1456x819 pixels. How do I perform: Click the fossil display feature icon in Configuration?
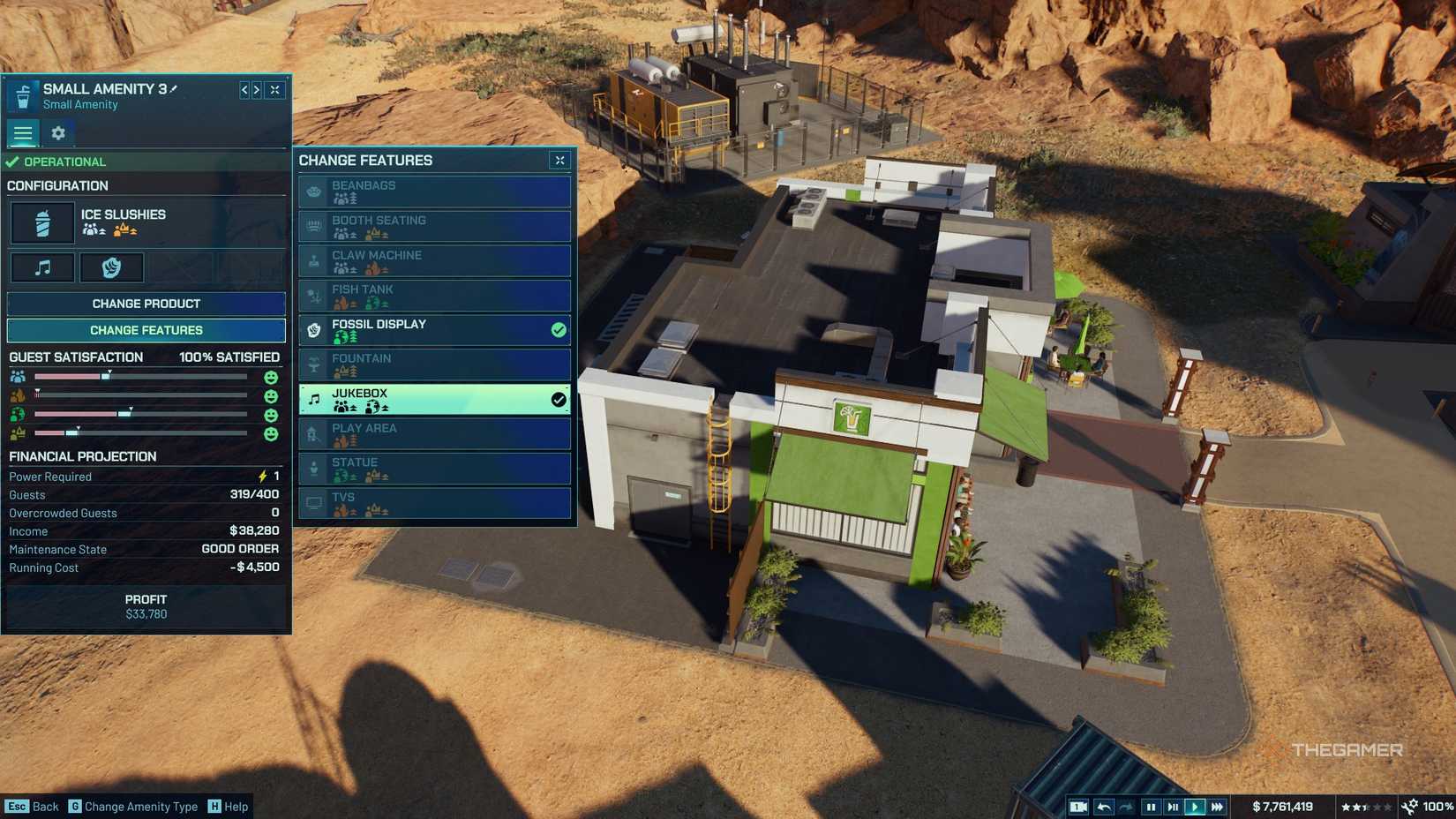(x=112, y=267)
